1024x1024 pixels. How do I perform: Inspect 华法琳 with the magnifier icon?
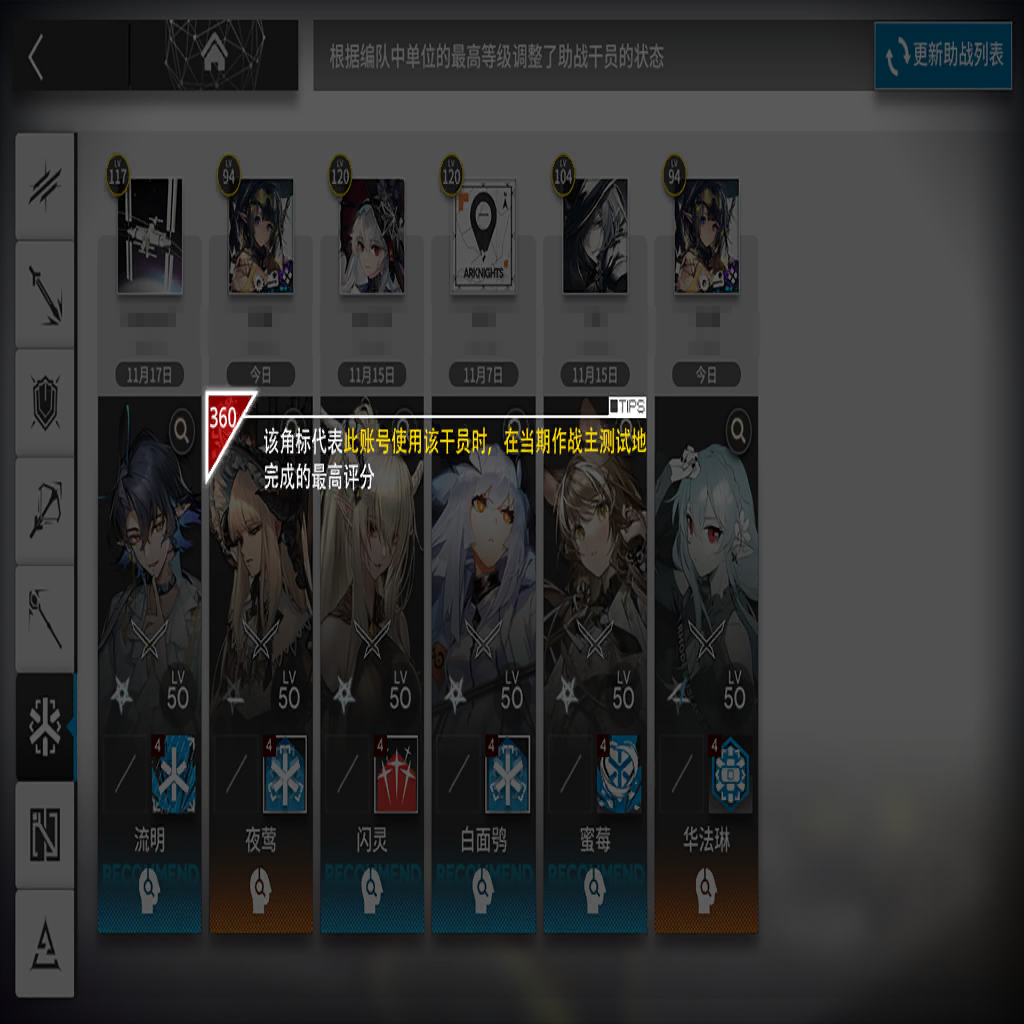click(x=738, y=430)
